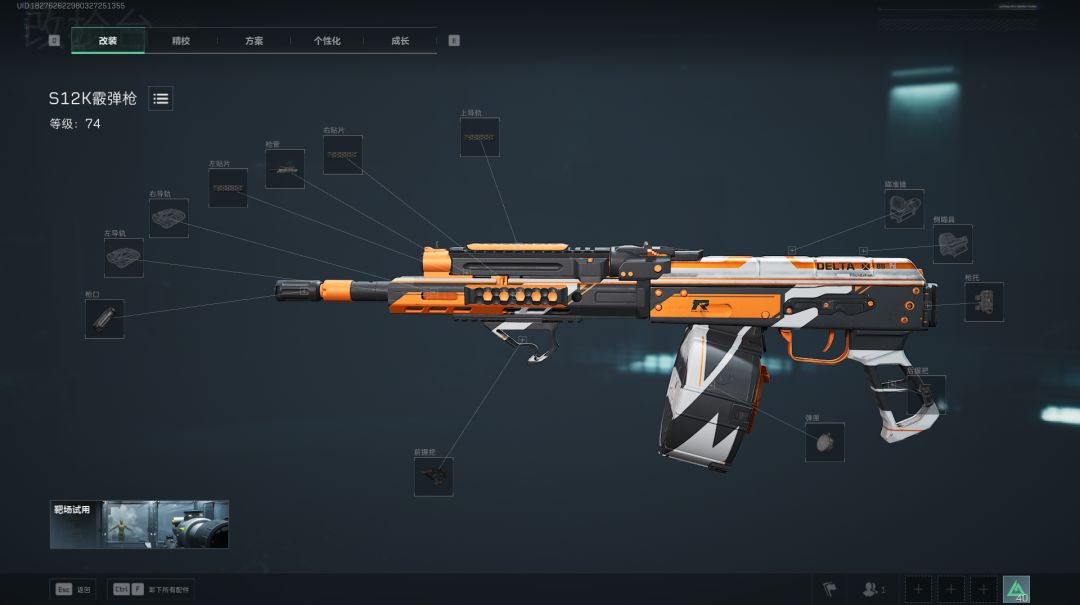The width and height of the screenshot is (1080, 605).
Task: Select the 左贴片 left patch slot
Action: (x=228, y=188)
